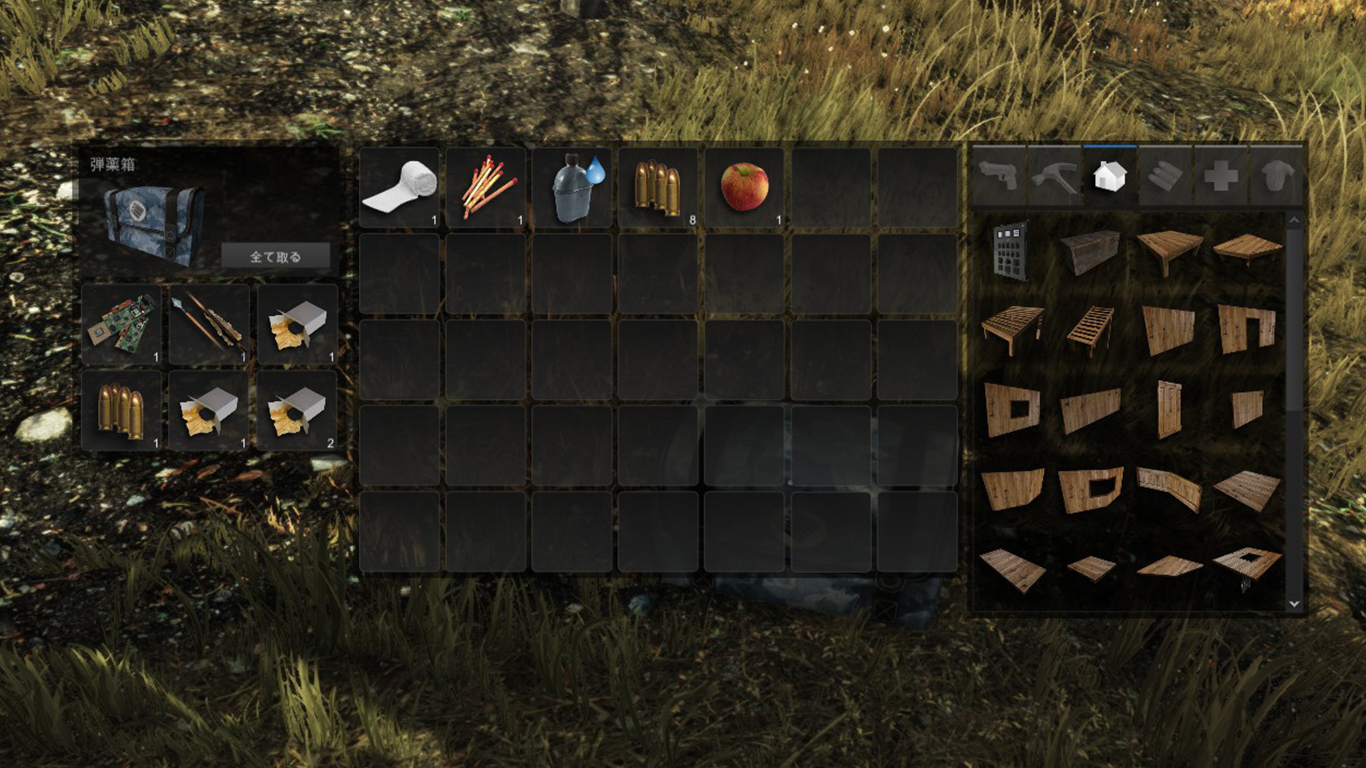1366x768 pixels.
Task: Pick the wooden door recipe
Action: click(1169, 409)
